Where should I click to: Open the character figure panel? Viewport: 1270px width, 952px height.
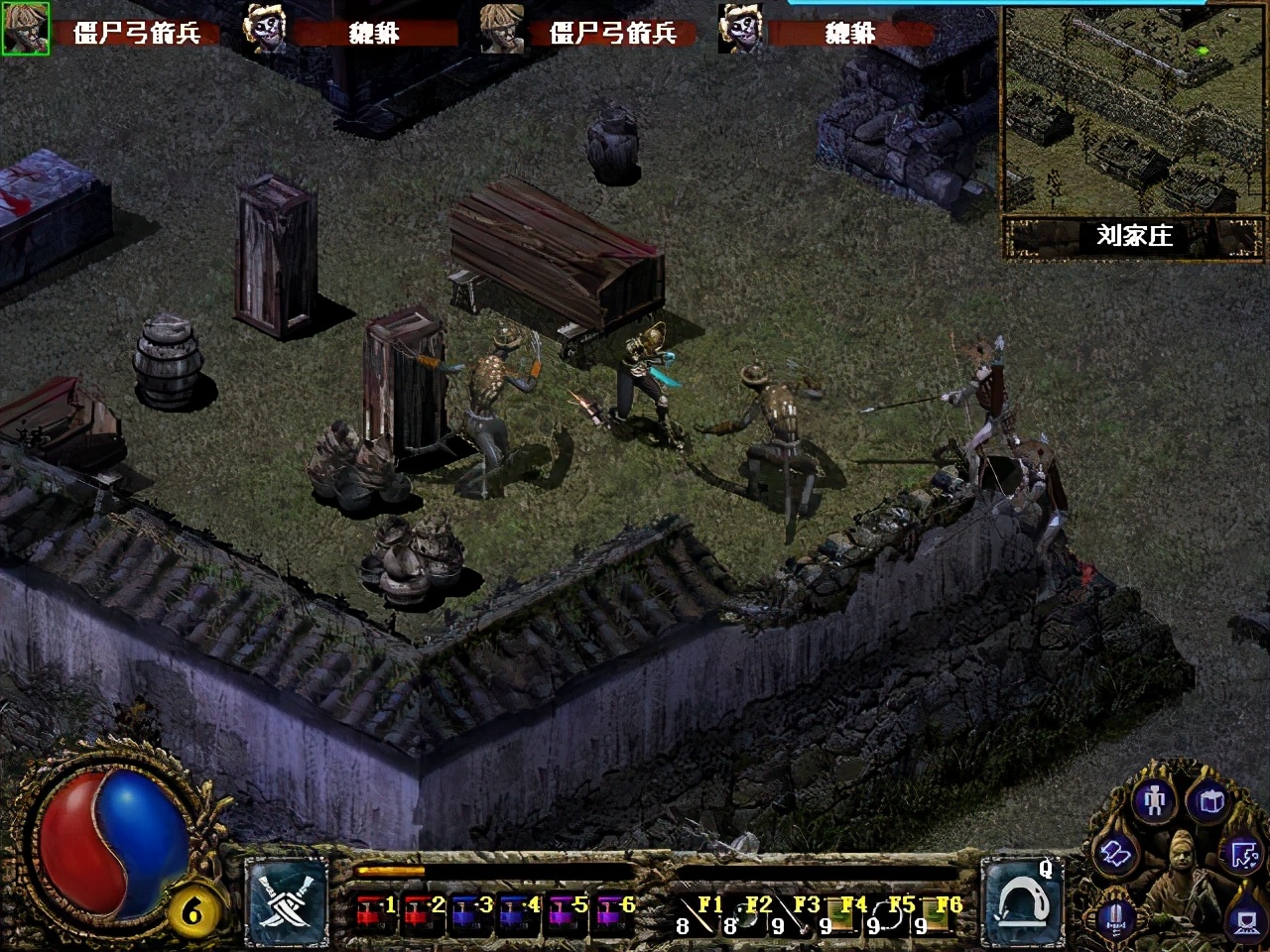1153,799
